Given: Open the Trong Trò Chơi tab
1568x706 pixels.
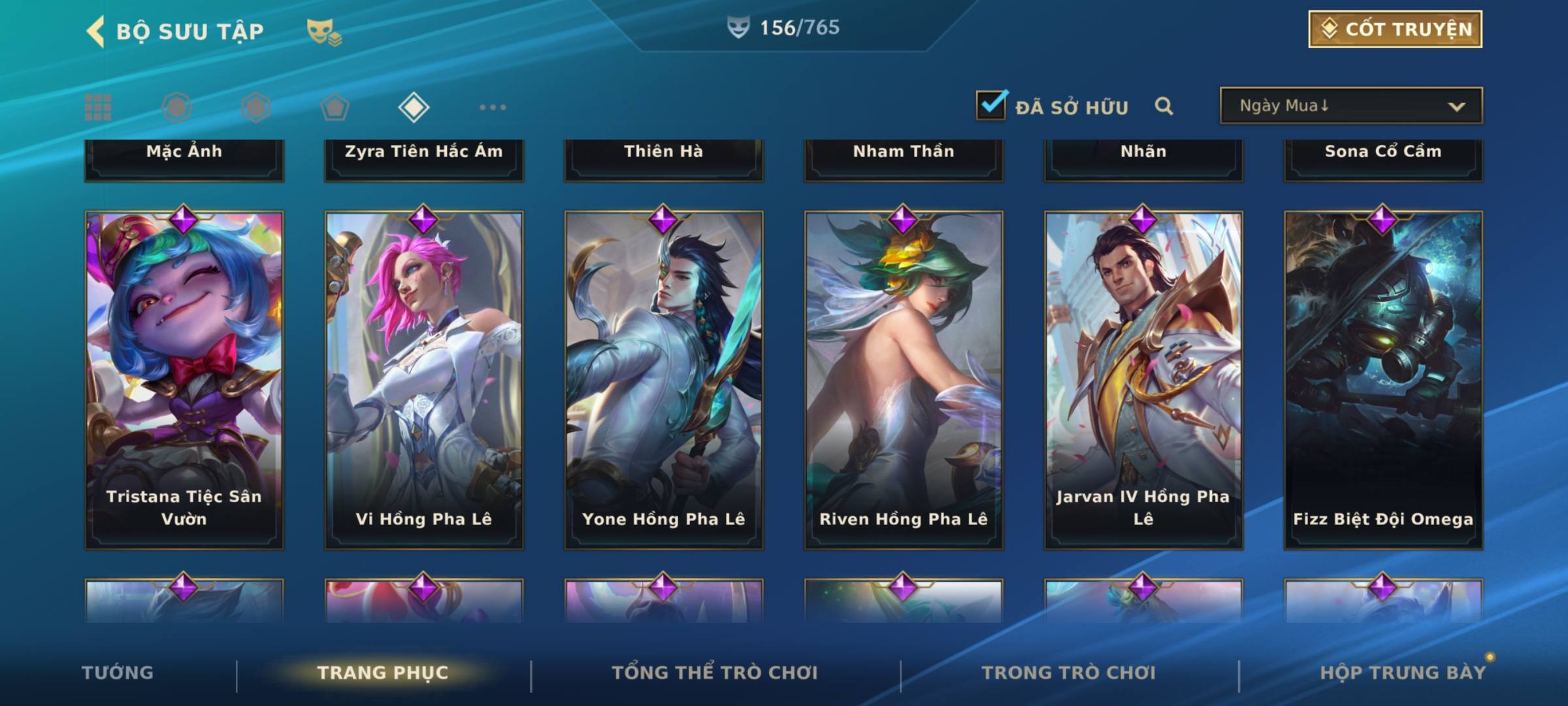Looking at the screenshot, I should tap(1069, 673).
